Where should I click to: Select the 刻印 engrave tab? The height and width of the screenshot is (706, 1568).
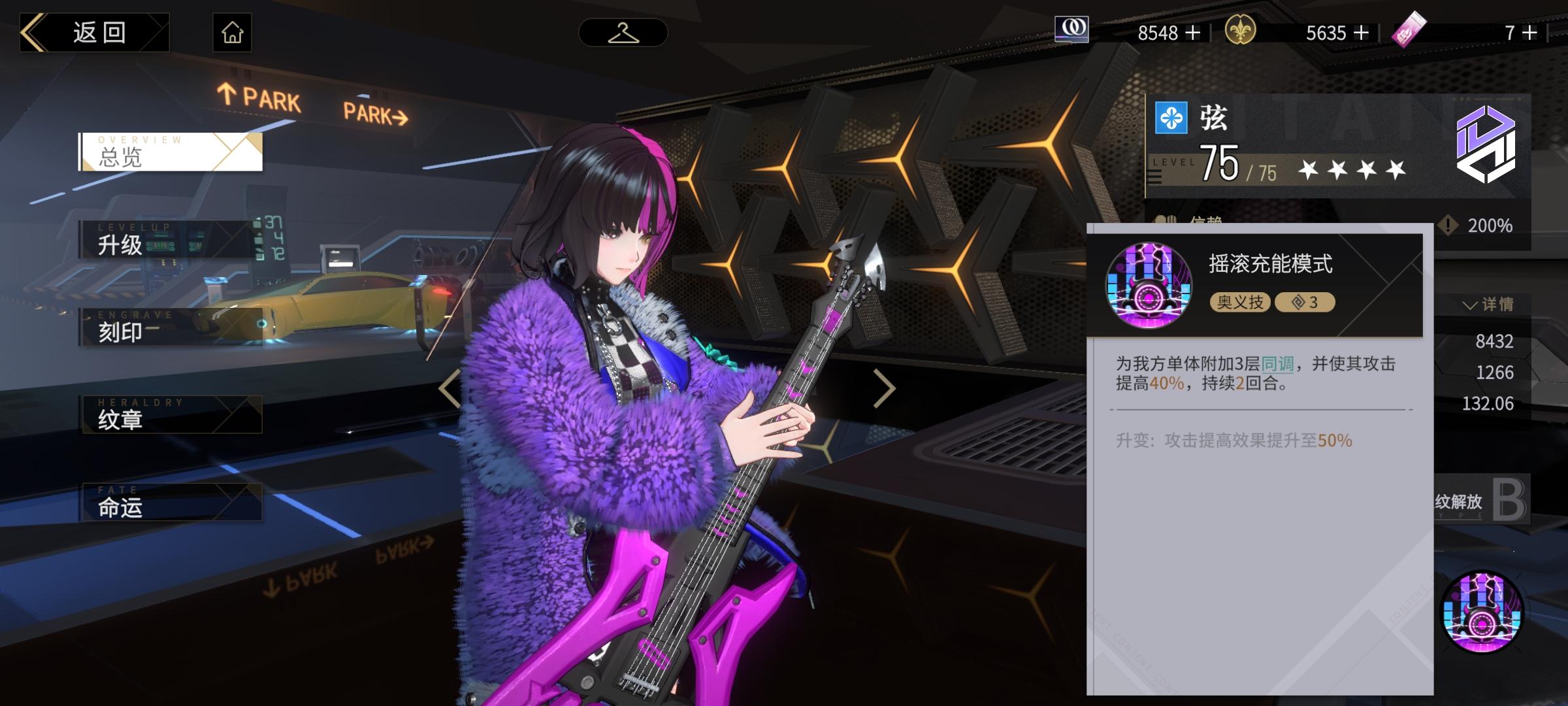[171, 327]
